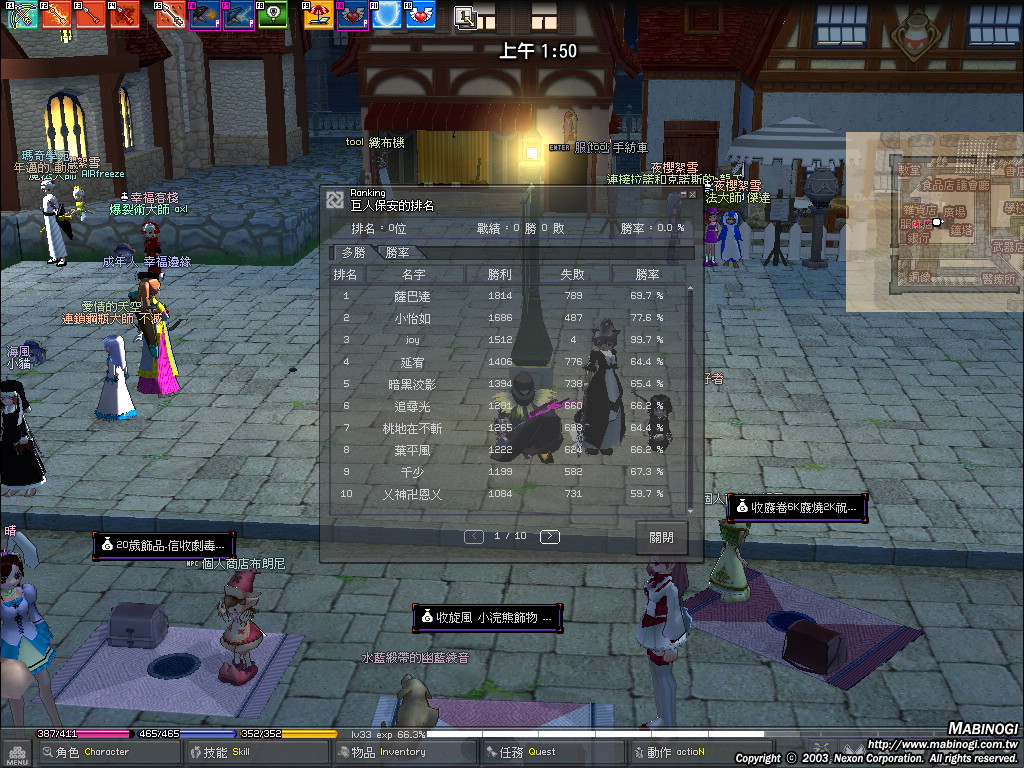This screenshot has height=768, width=1024.
Task: Activate the F1 bow skill icon
Action: (x=23, y=14)
